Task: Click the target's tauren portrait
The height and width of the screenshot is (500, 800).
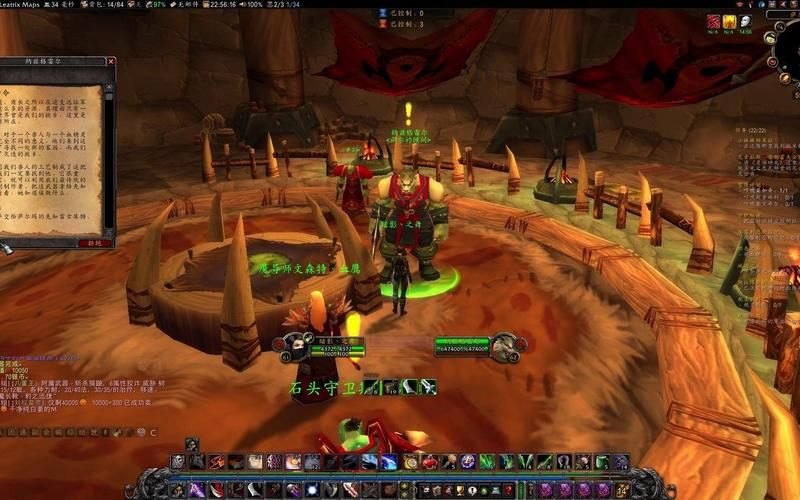Action: tap(504, 347)
